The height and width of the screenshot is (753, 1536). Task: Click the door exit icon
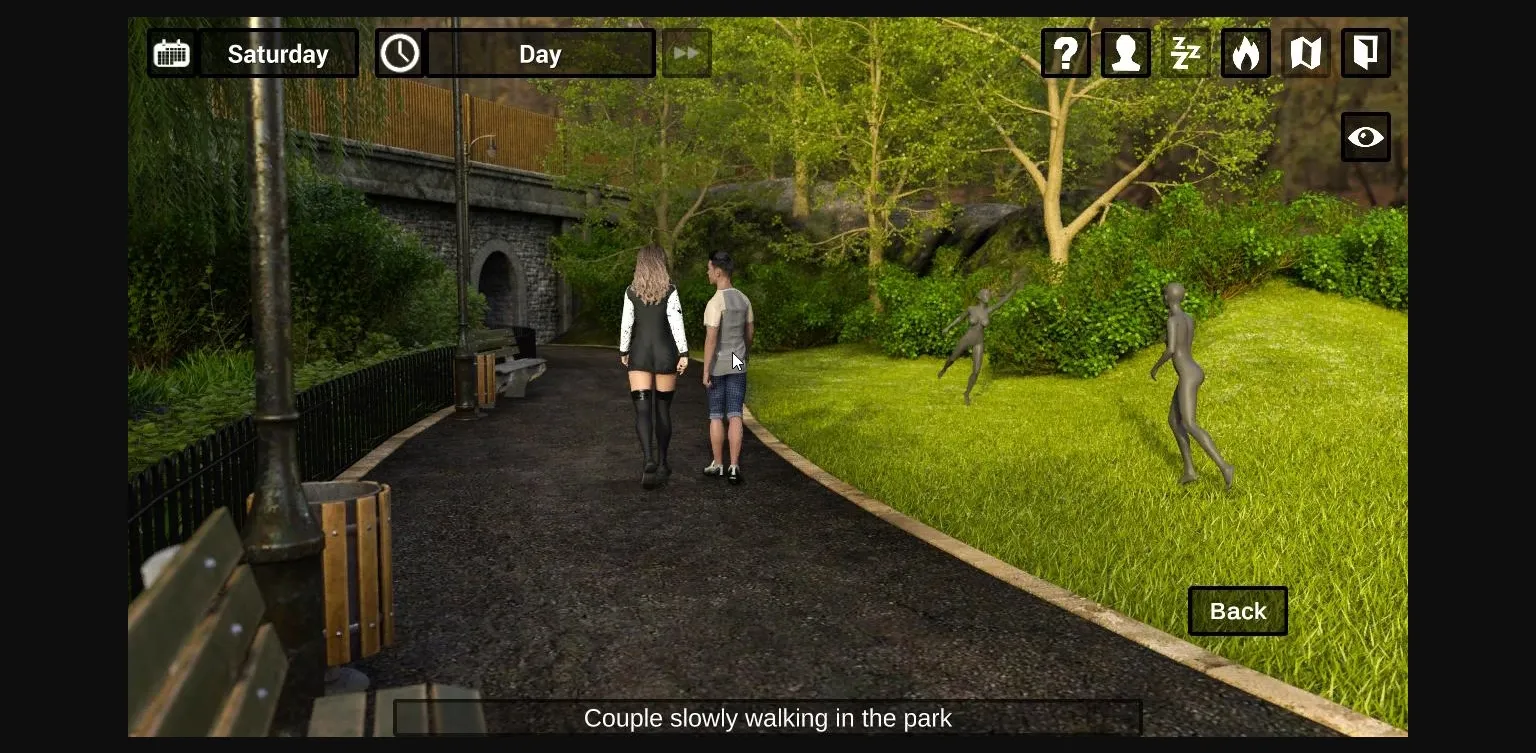[1365, 53]
